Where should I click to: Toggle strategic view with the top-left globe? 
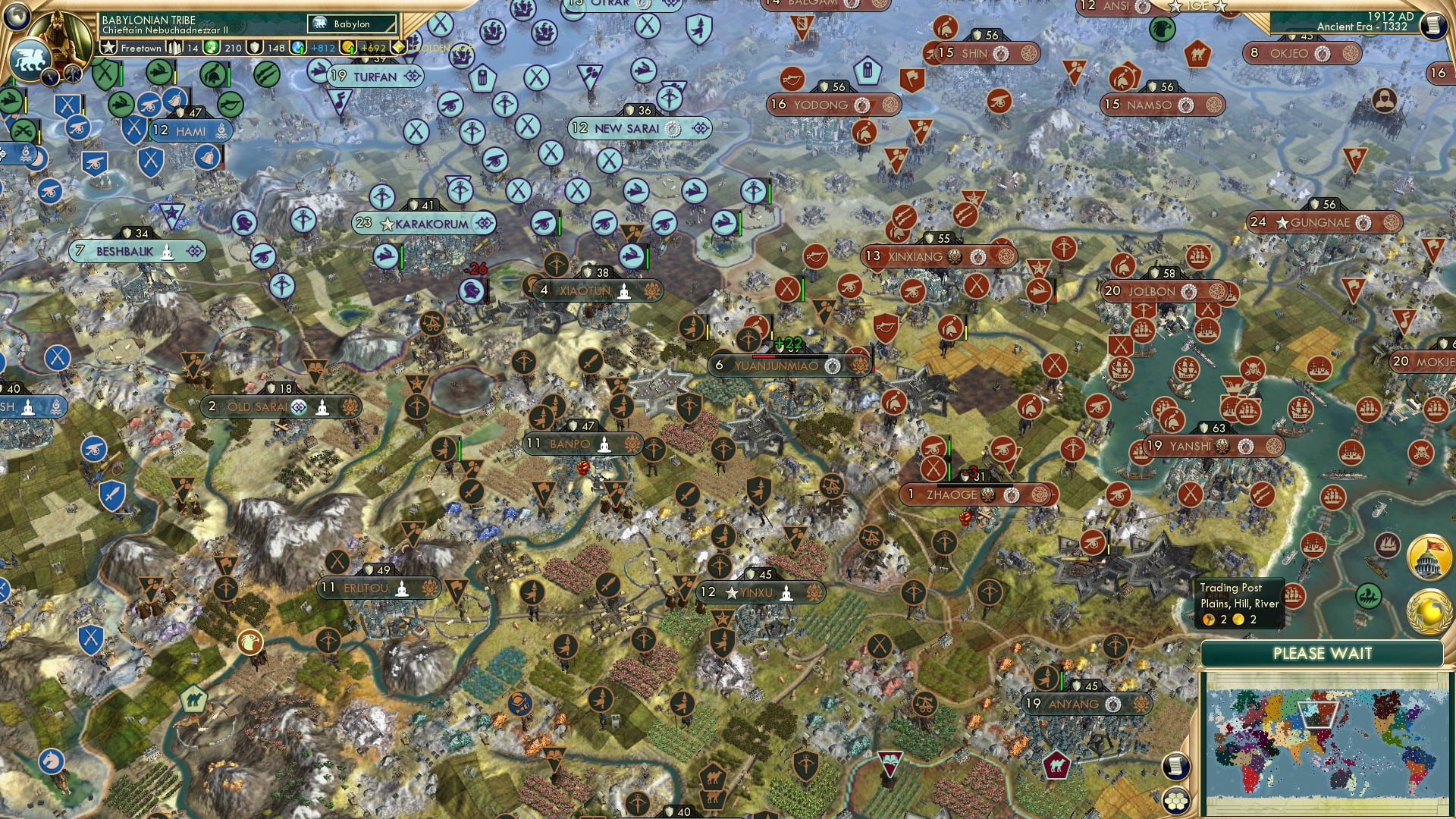16,17
